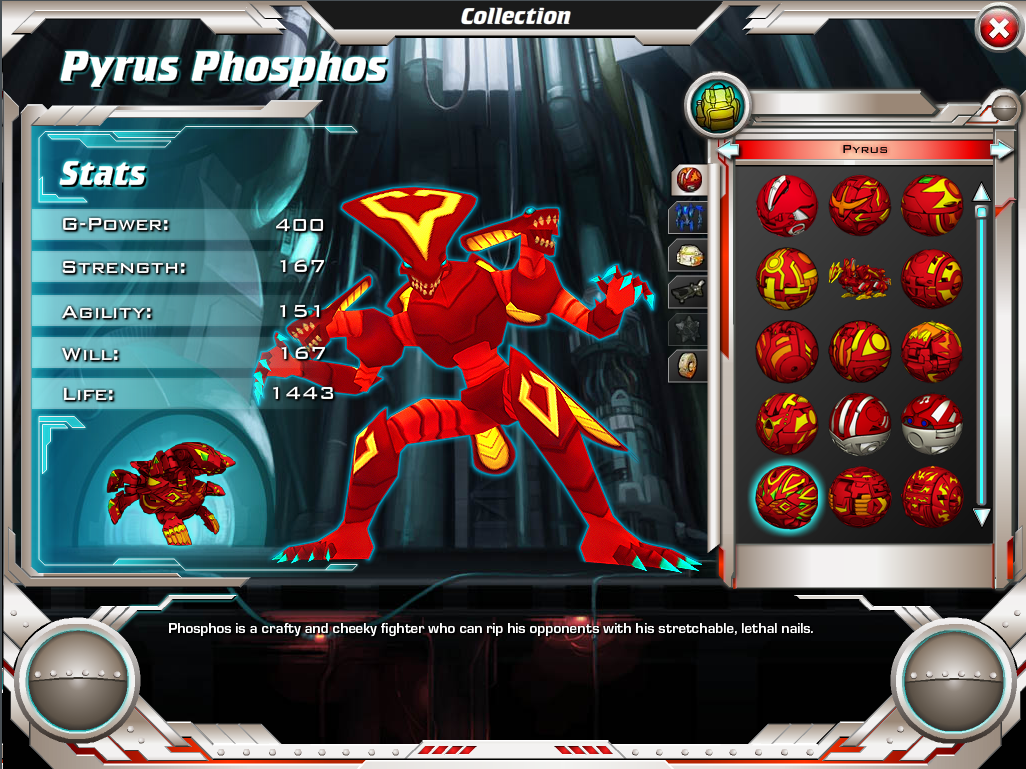
Task: Select the highlighted Phosphos ball in the grid
Action: click(786, 496)
